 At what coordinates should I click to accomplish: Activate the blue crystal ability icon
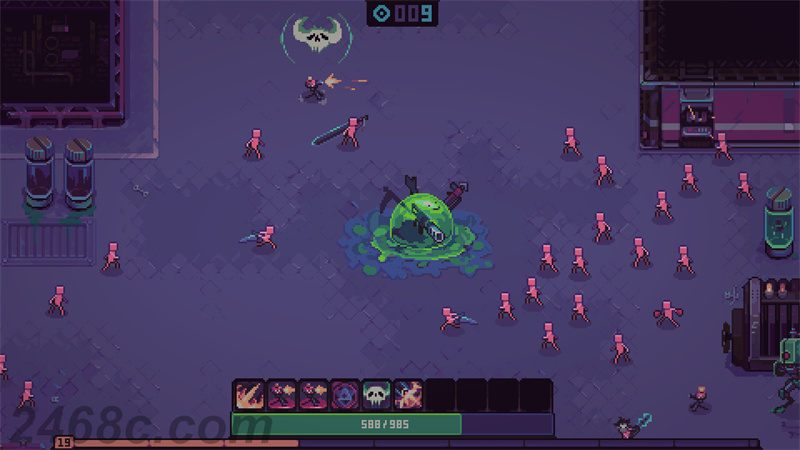click(344, 396)
